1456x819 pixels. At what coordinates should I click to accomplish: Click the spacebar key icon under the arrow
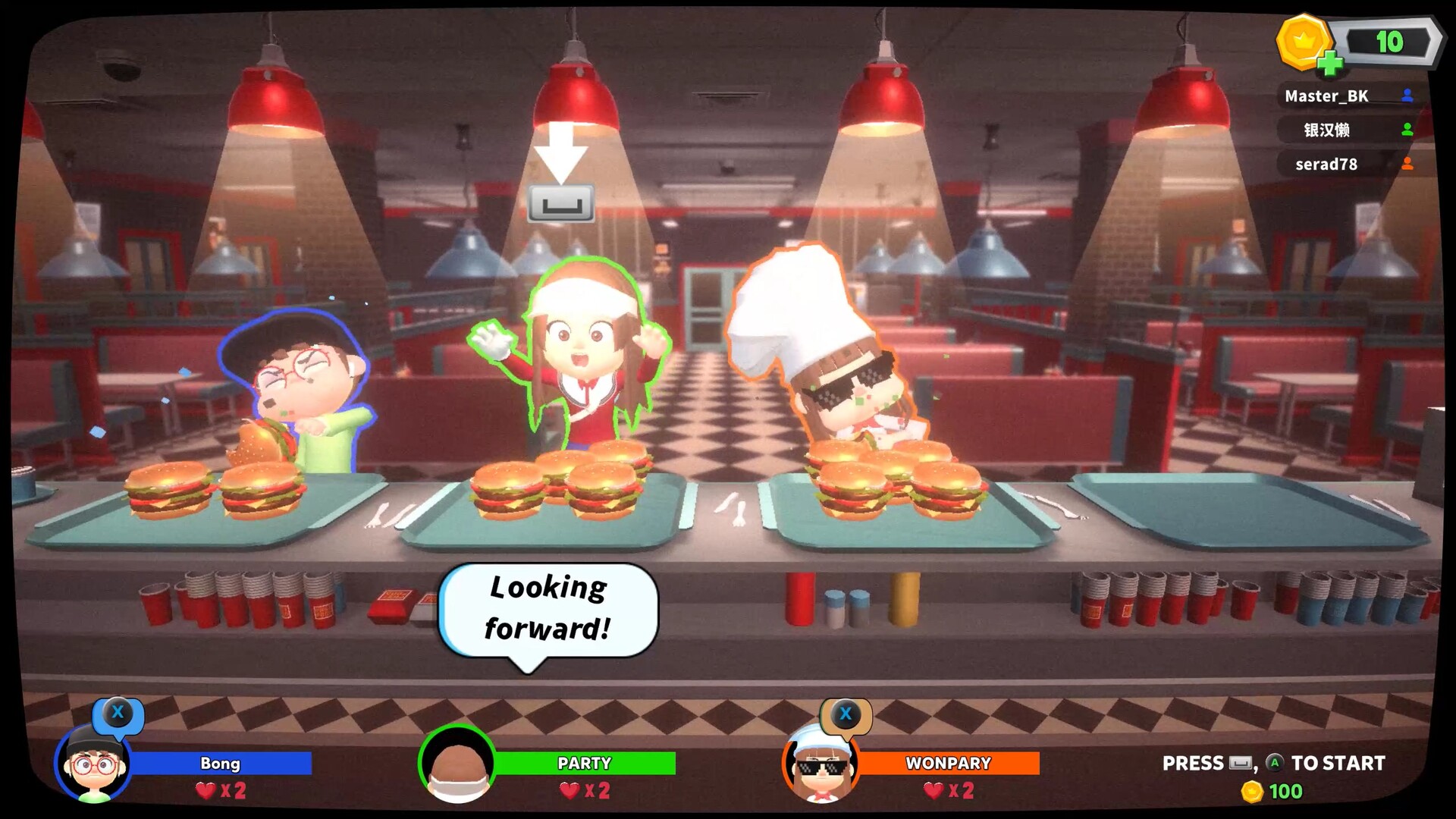pos(562,203)
